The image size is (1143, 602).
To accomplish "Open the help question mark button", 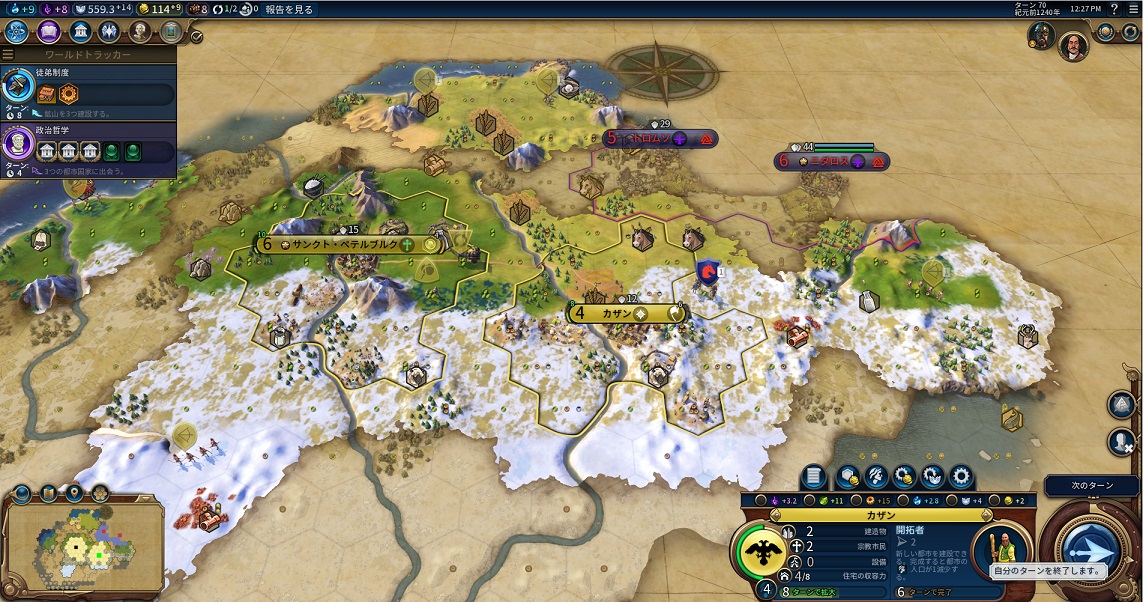I will [1114, 9].
